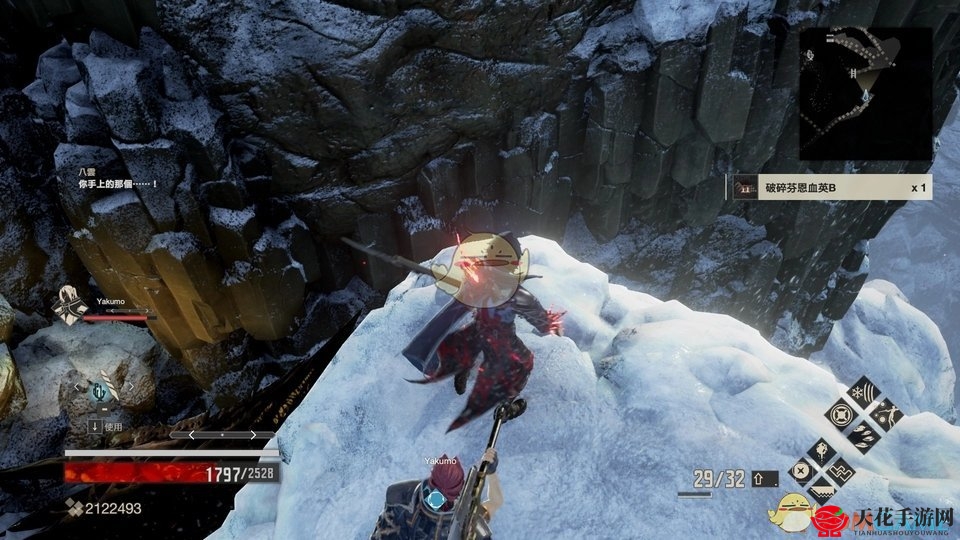
Task: Activate the concentric circle gift icon
Action: 839,414
